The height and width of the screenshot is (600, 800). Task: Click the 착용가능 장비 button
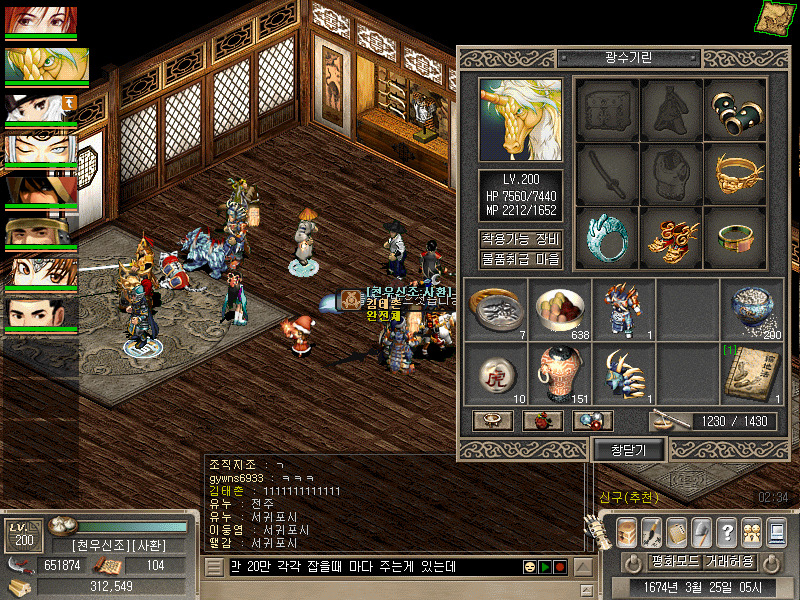(x=520, y=240)
